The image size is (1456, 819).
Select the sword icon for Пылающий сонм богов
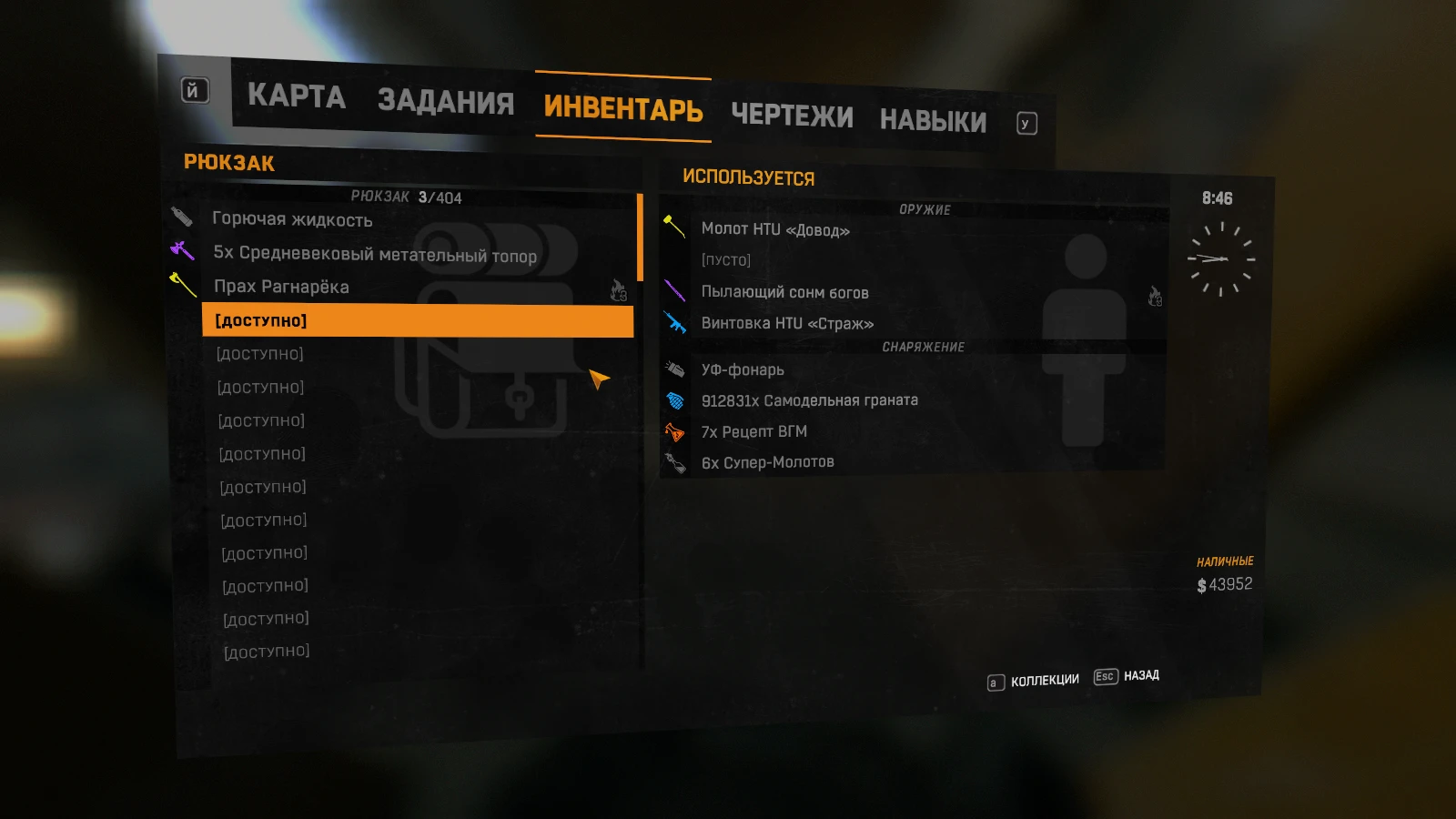coord(674,289)
